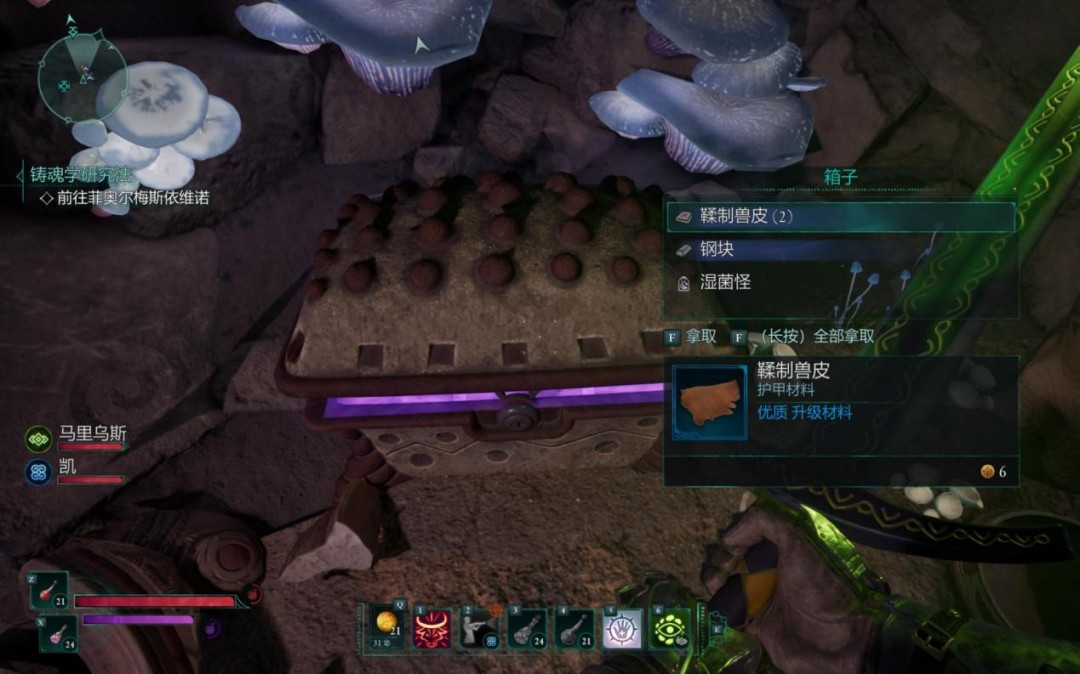Use the hotbar flask with count 21 in slot 4
Image resolution: width=1080 pixels, height=674 pixels.
(x=575, y=629)
